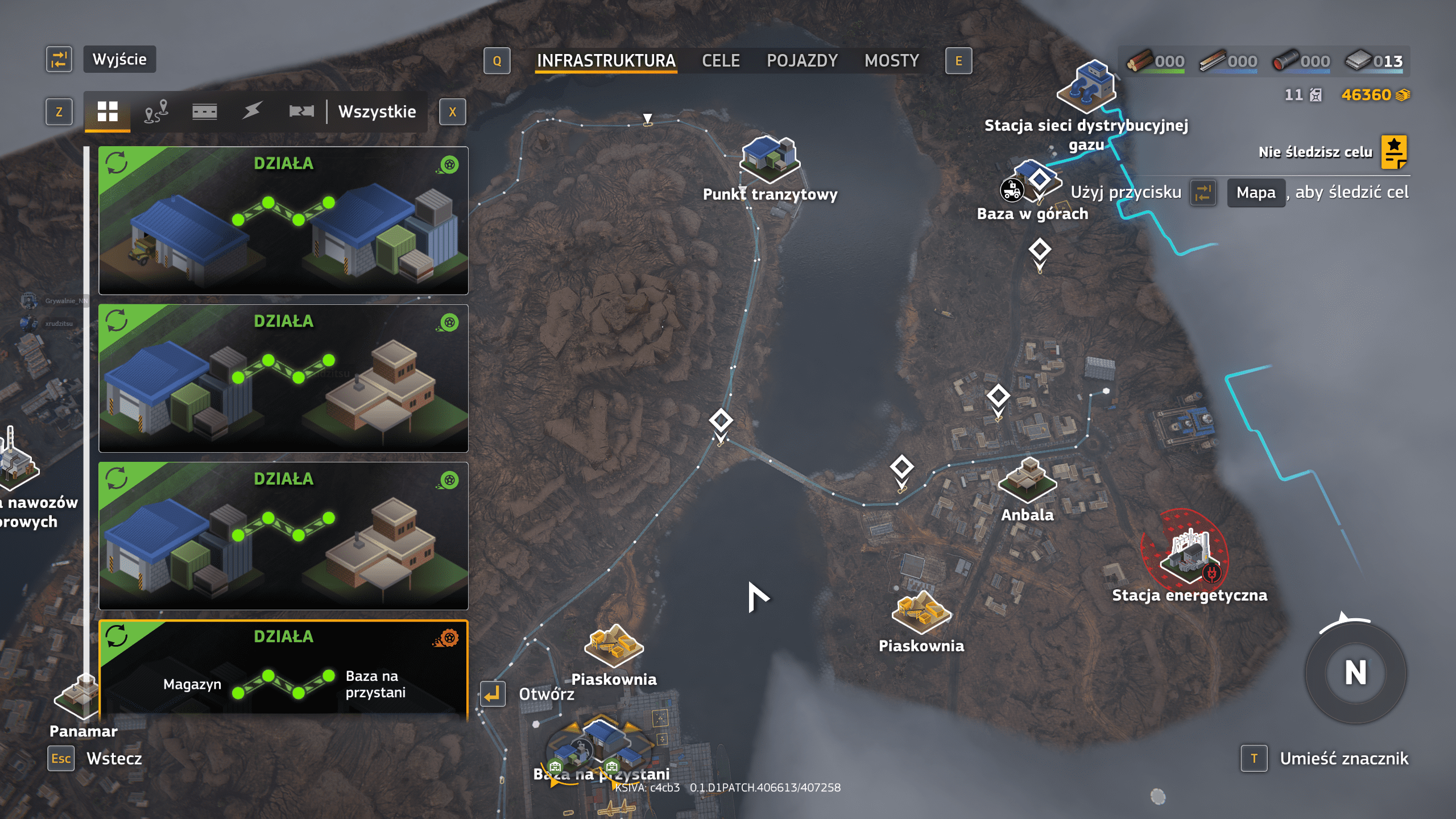Choose the lightning bolt filter icon
Viewport: 1456px width, 819px height.
[252, 111]
